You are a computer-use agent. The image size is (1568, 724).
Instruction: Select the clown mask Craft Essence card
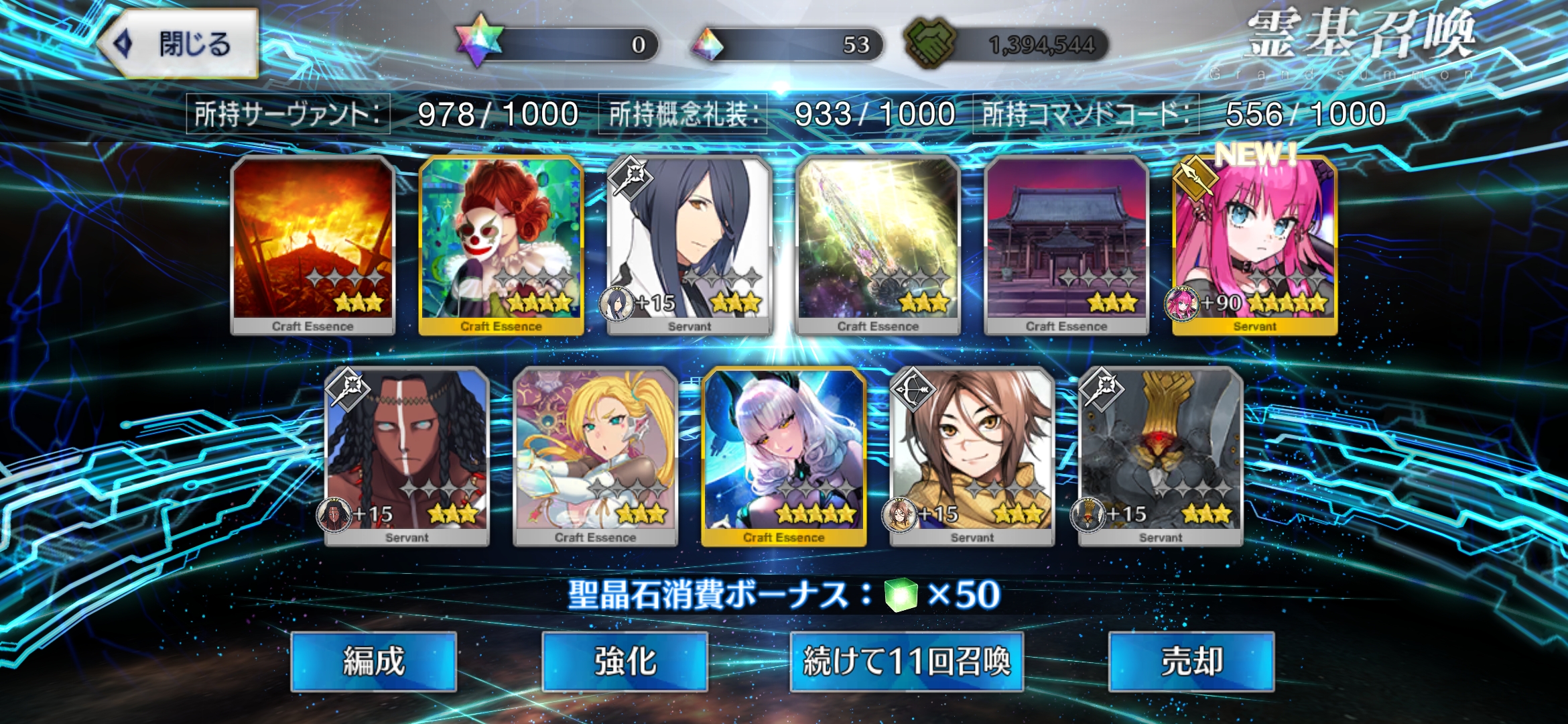click(x=501, y=245)
